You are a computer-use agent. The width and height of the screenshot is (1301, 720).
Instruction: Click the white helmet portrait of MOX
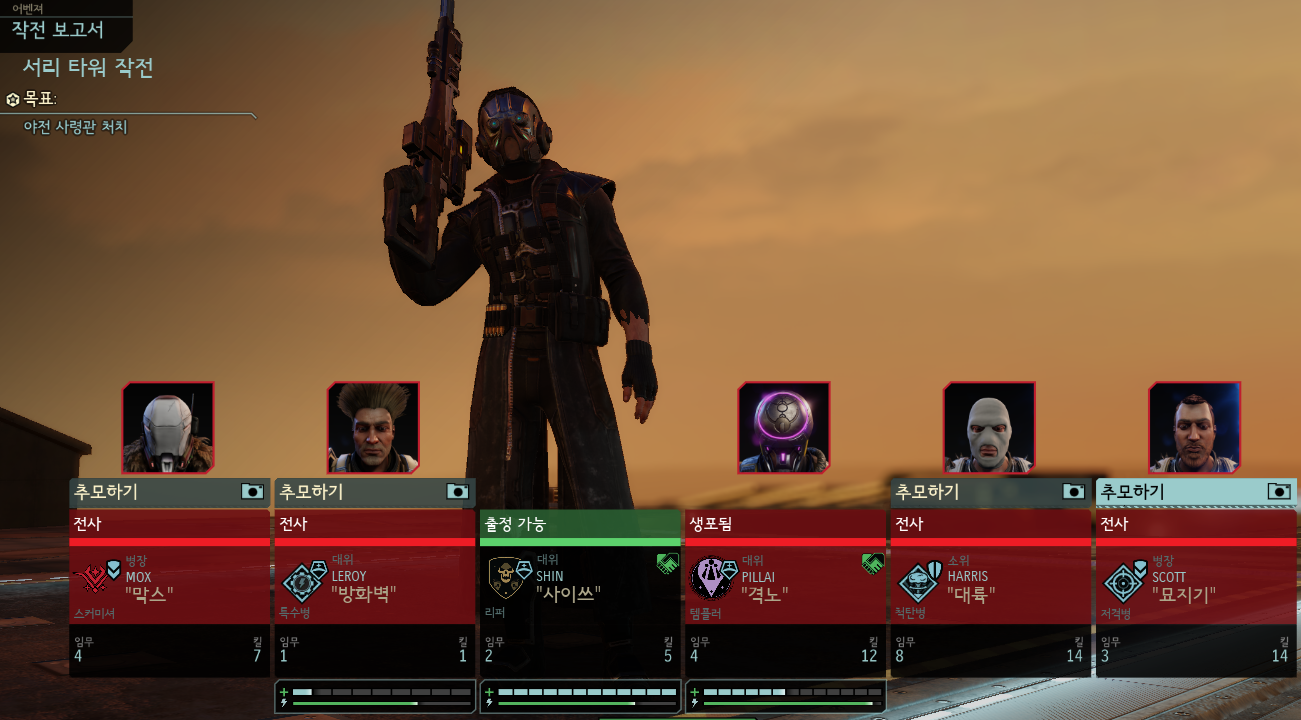(168, 427)
